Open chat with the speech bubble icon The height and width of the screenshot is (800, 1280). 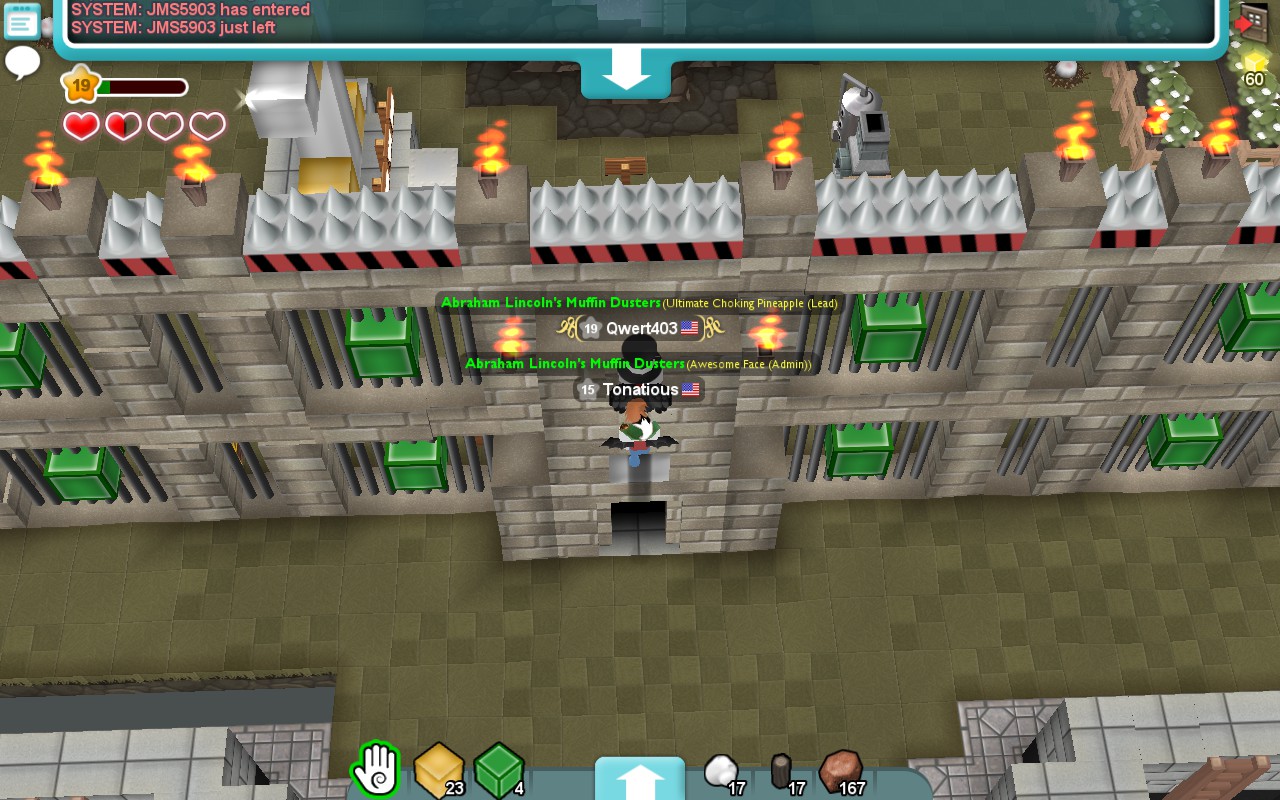pyautogui.click(x=22, y=62)
